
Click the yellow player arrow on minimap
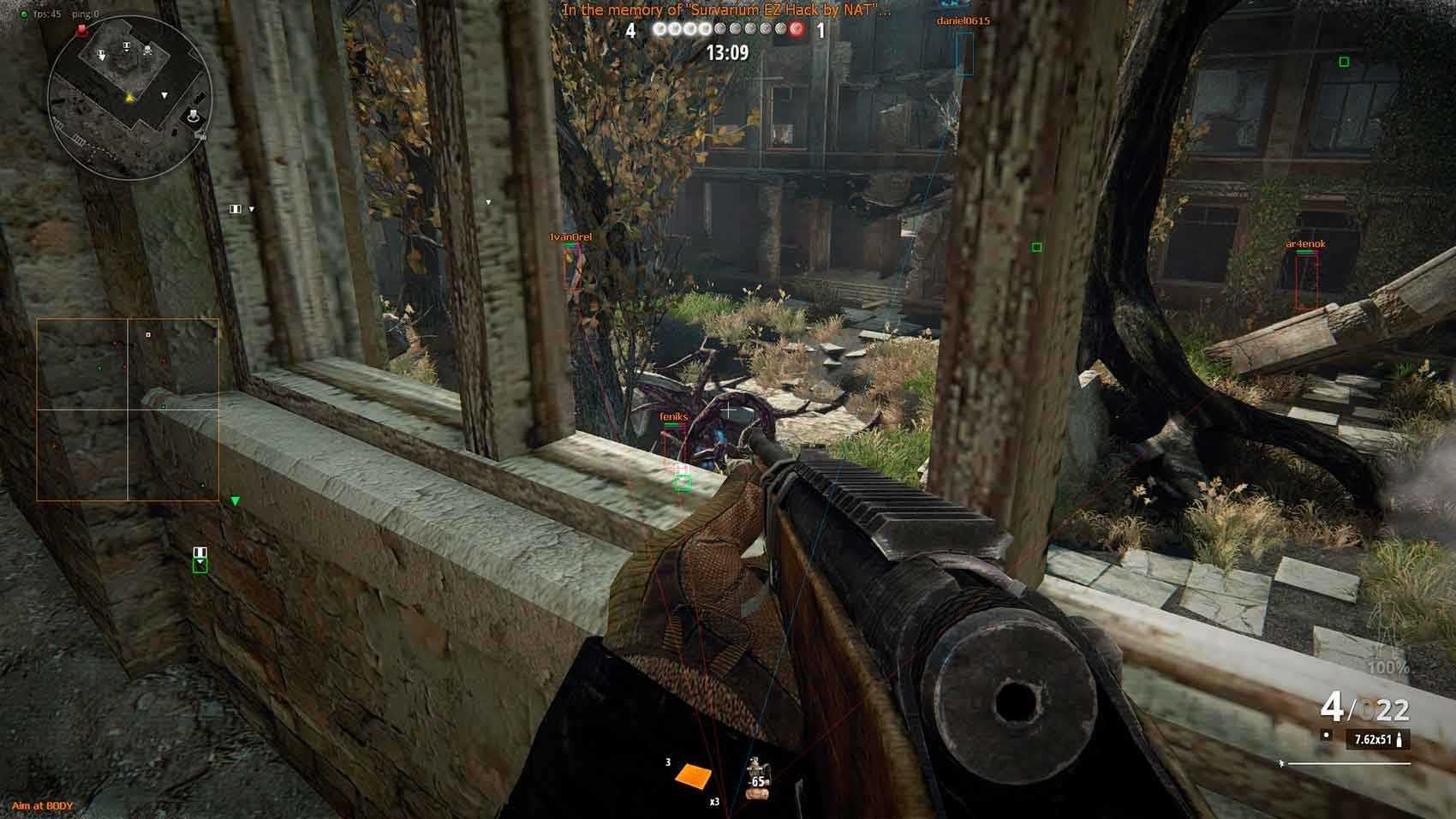click(129, 98)
